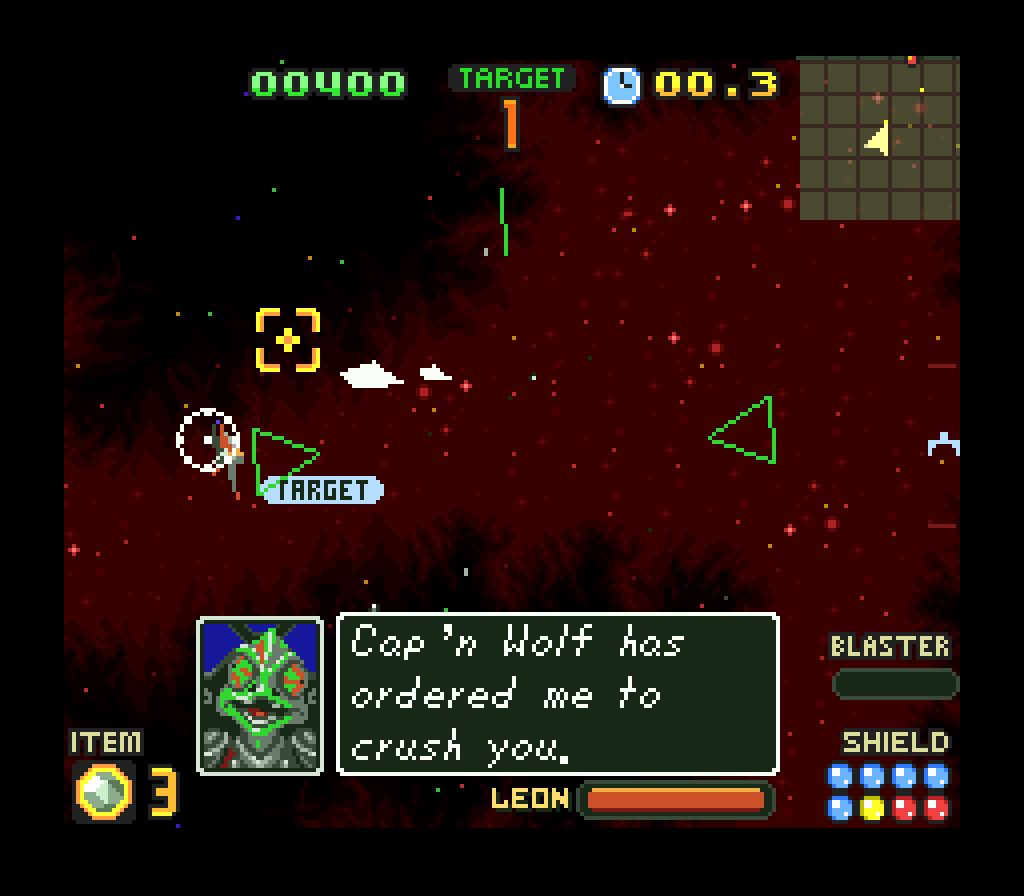This screenshot has width=1024, height=896.
Task: Click Leon's portrait in the dialogue
Action: [x=260, y=696]
